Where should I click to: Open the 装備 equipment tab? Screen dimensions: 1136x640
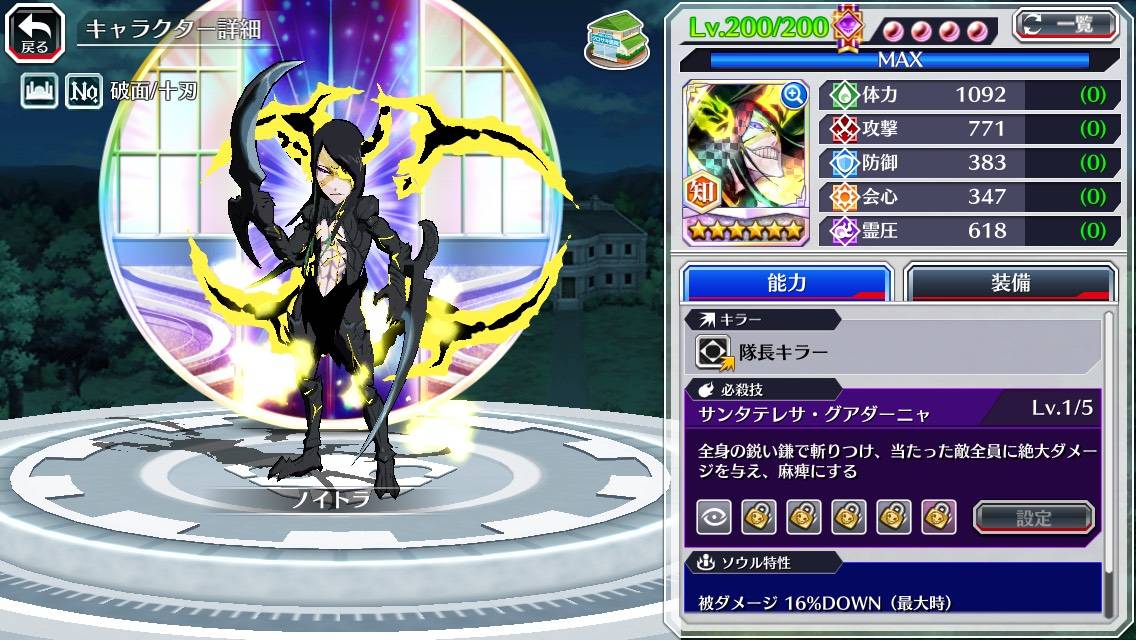[x=1010, y=283]
